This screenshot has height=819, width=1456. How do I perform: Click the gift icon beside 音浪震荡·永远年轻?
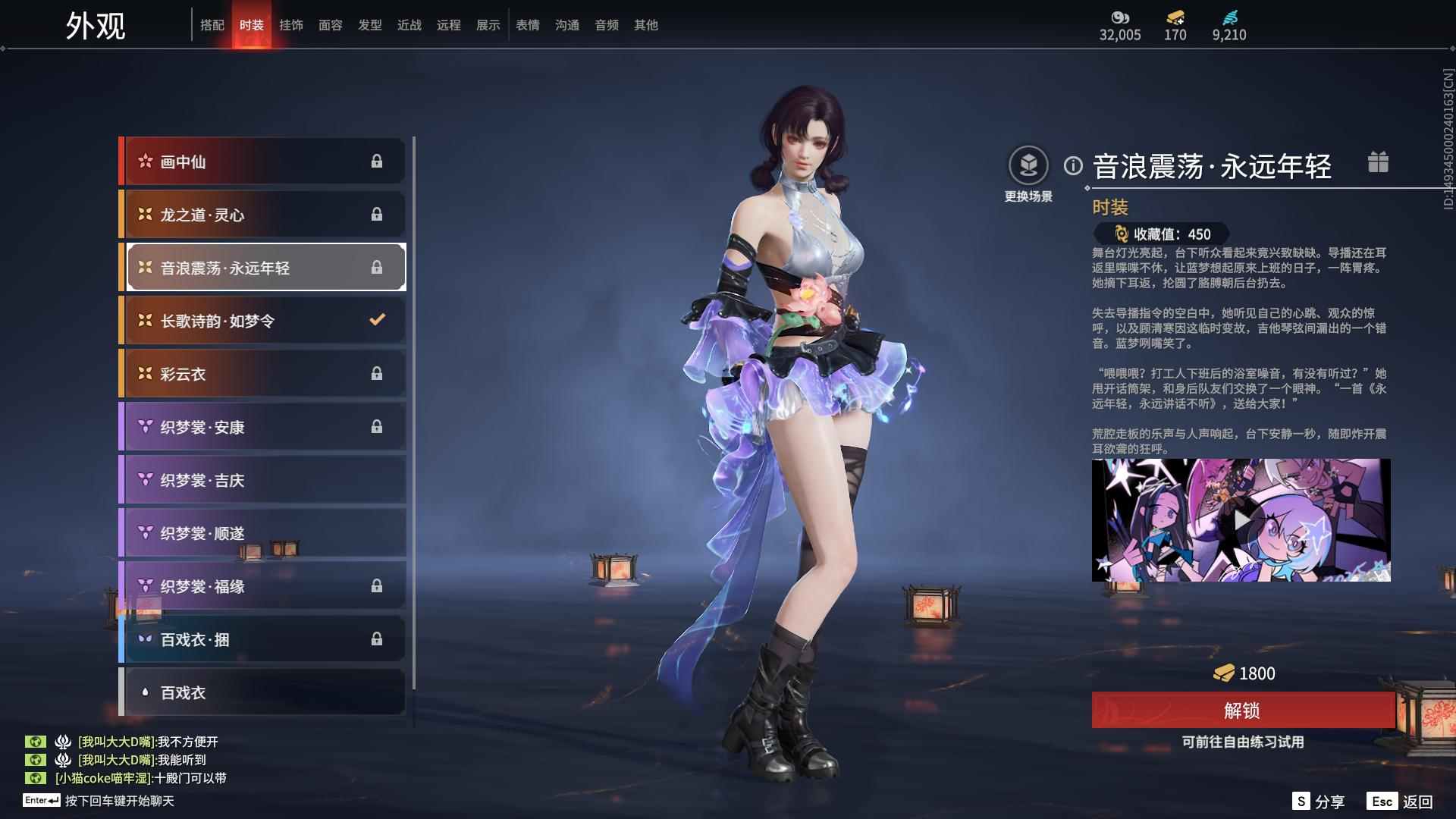[1379, 162]
